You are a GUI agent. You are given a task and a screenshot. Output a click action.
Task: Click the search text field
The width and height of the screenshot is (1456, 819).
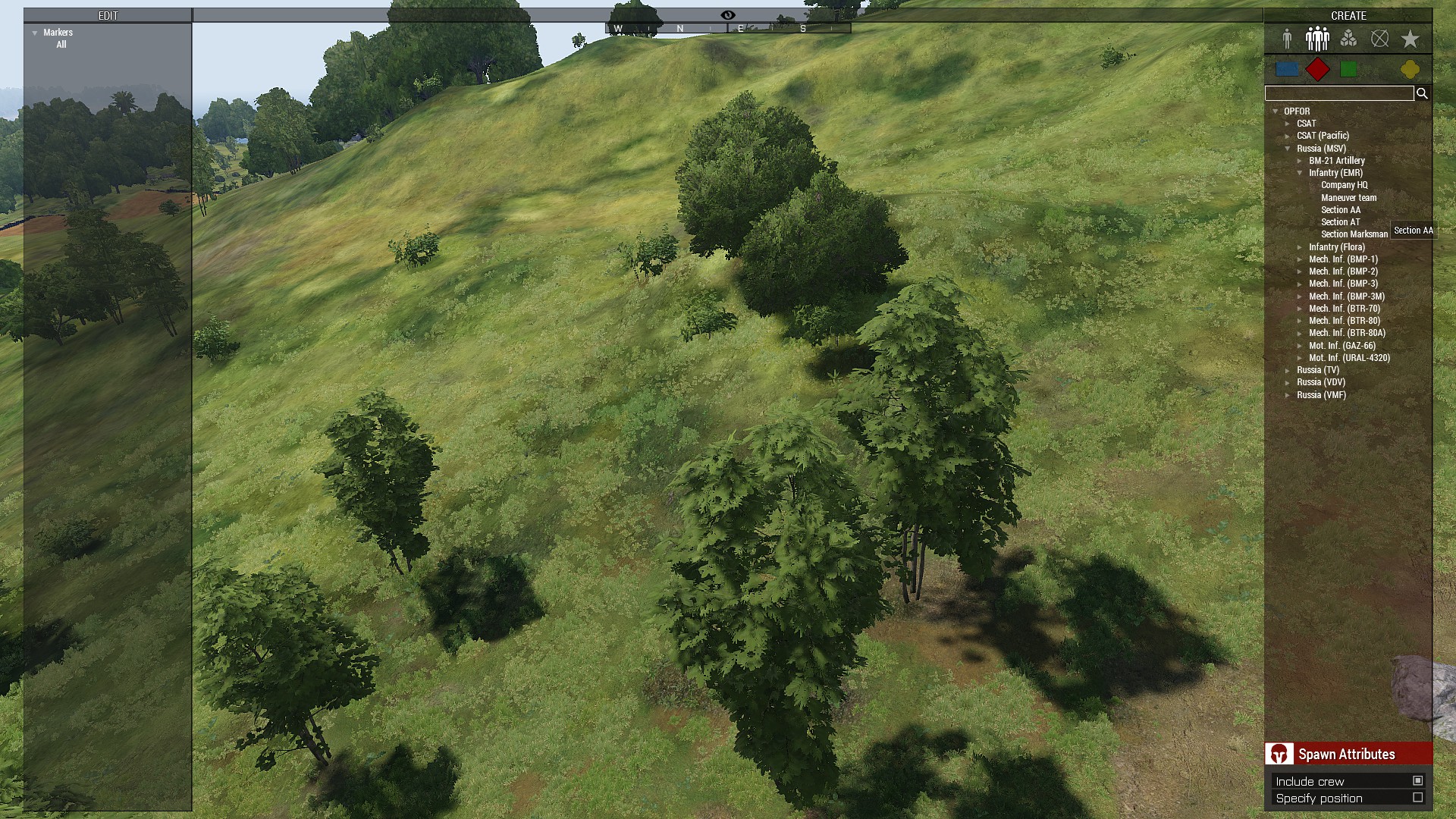[x=1338, y=93]
